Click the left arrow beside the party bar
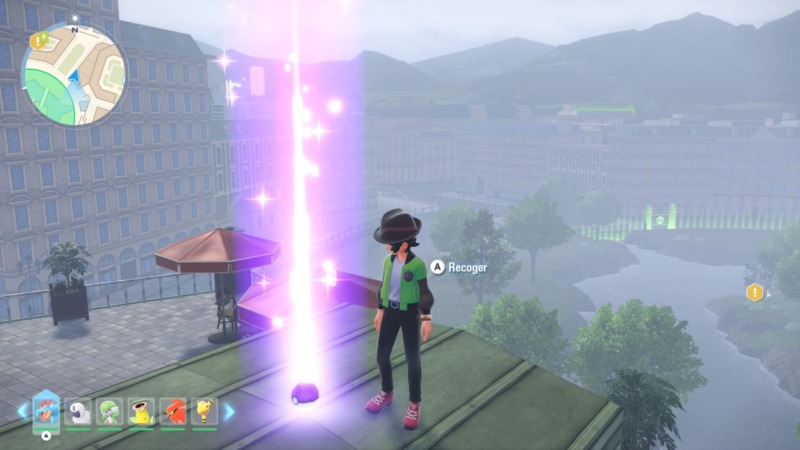Screen dimensions: 800x450 pyautogui.click(x=21, y=410)
